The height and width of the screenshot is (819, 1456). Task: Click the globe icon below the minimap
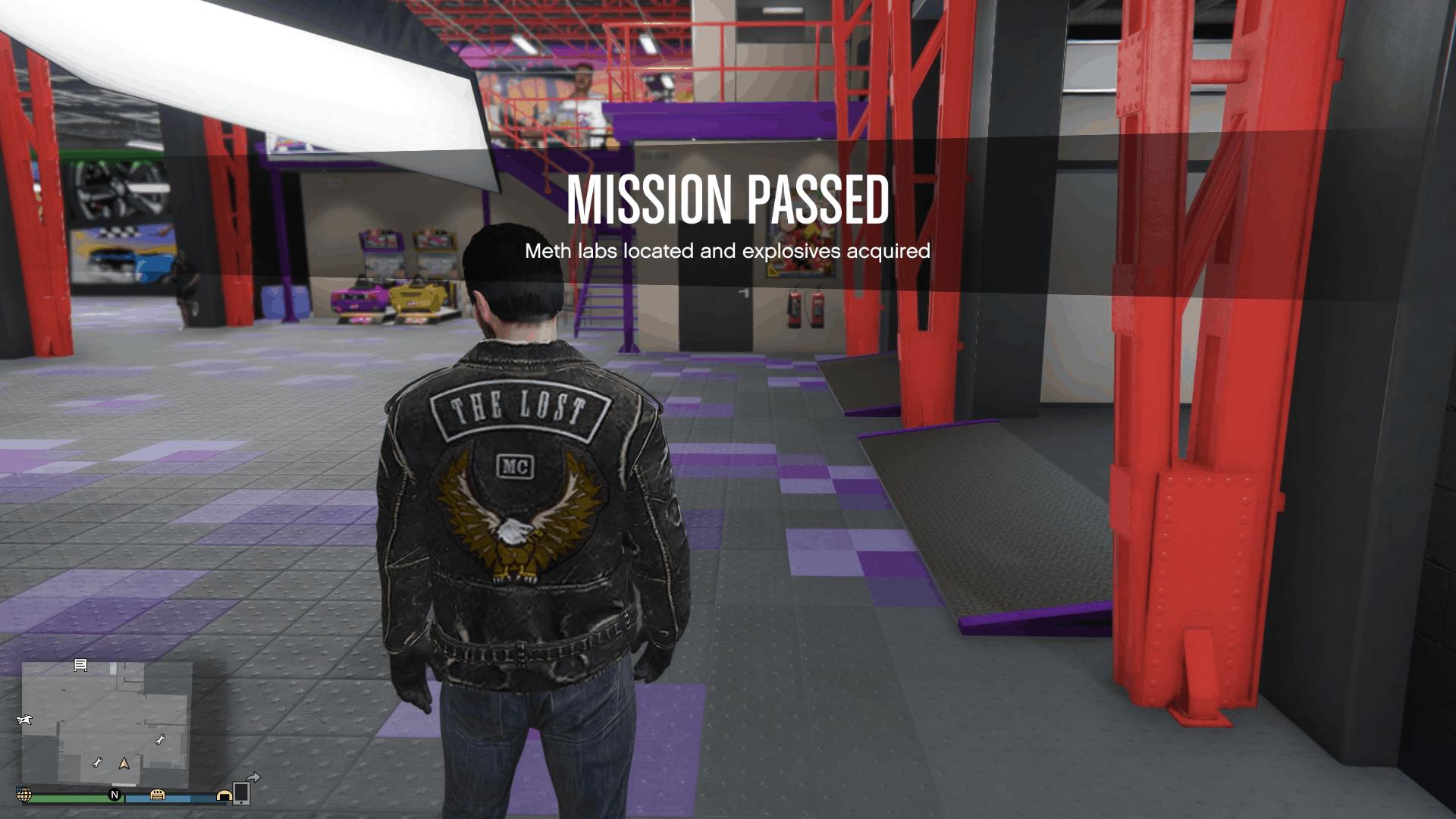(x=24, y=795)
